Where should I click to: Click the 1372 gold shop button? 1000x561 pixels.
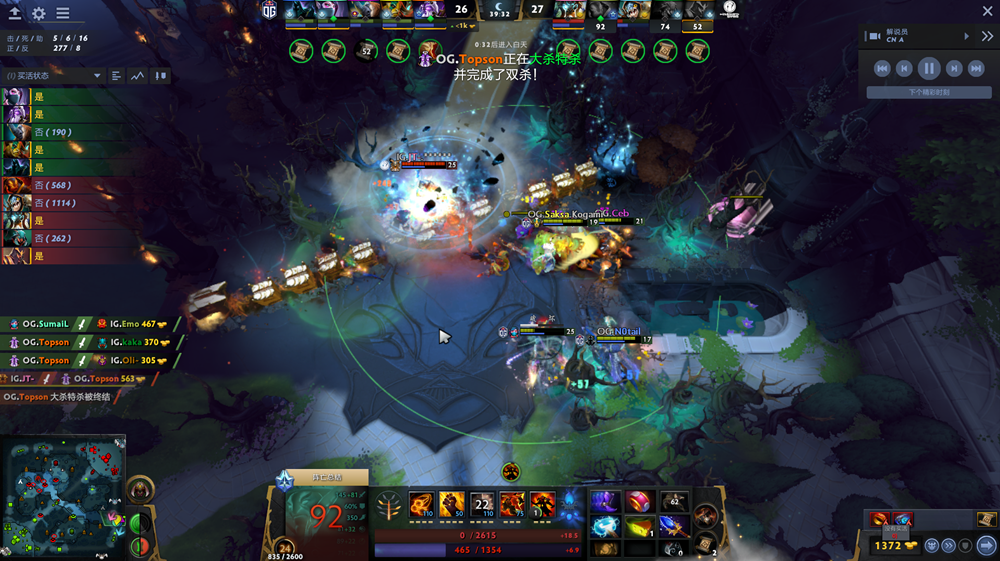(888, 545)
